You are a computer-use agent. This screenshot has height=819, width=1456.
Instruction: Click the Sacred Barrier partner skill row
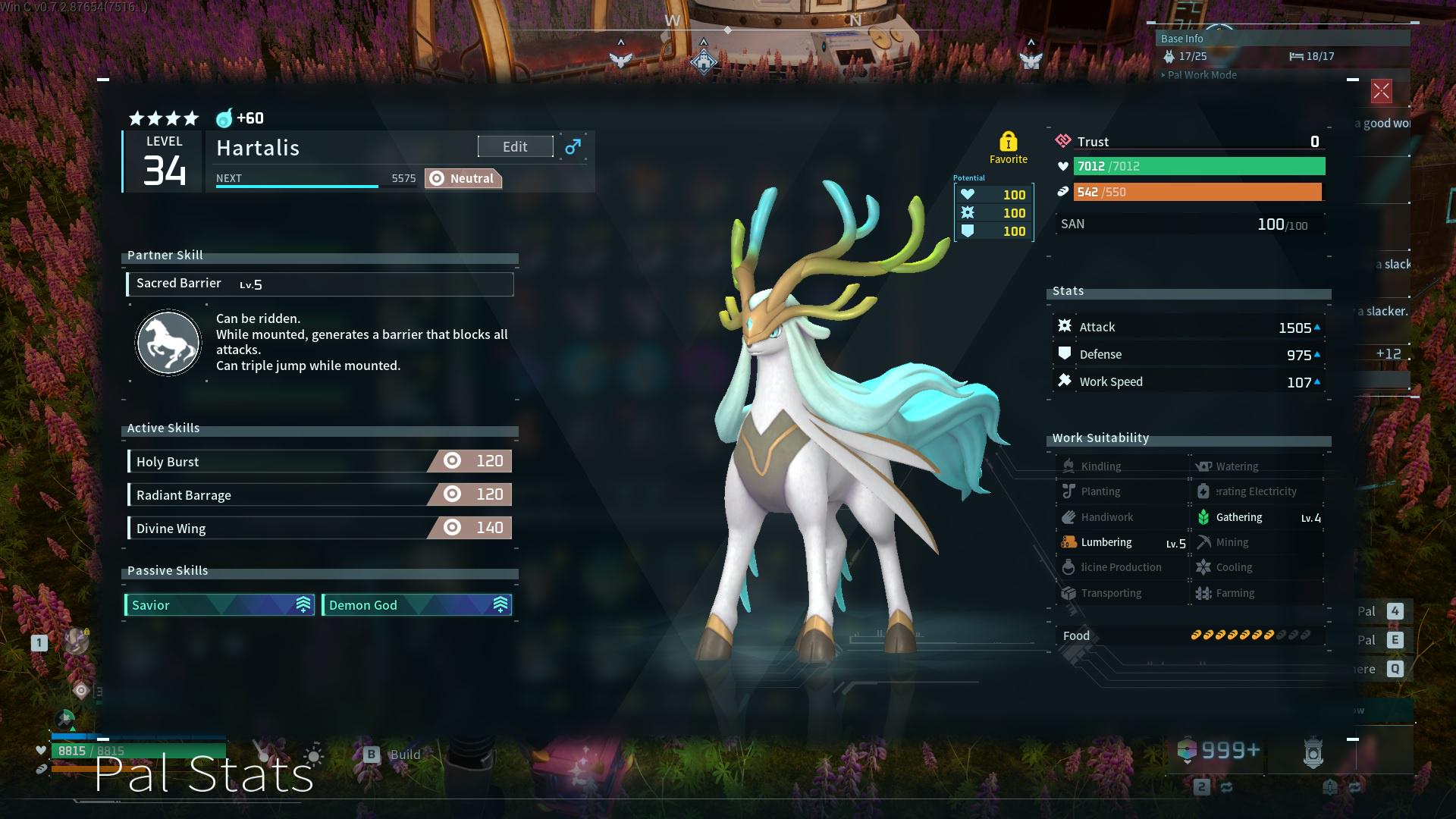click(x=319, y=284)
